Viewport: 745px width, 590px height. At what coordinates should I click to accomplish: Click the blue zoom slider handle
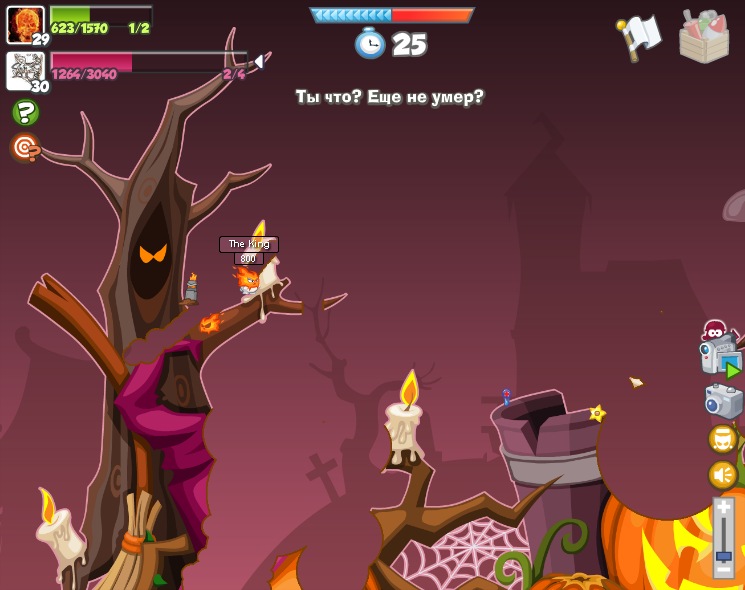[723, 556]
